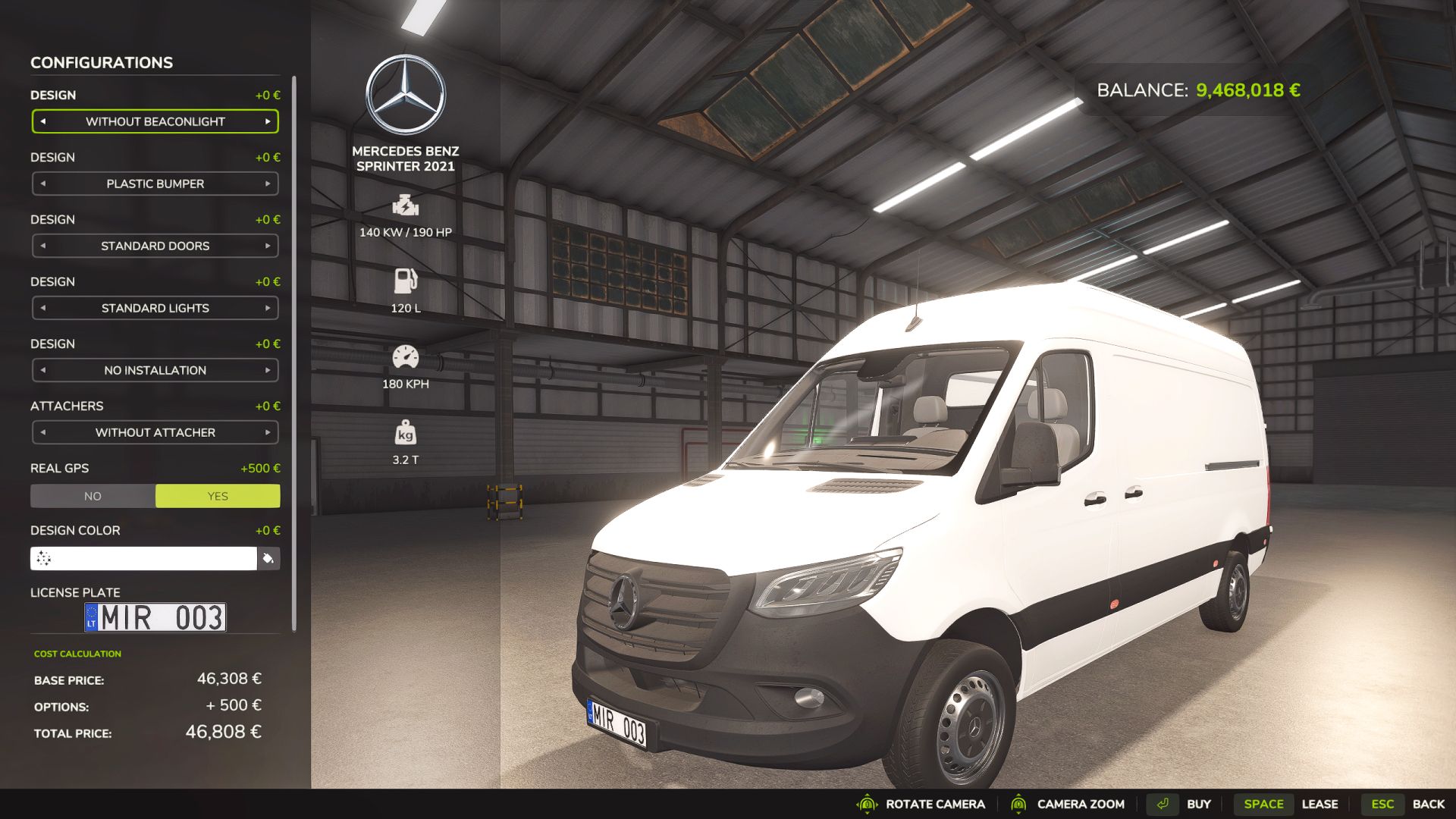Viewport: 1456px width, 819px height.
Task: Disable Real GPS by selecting NO
Action: [93, 495]
